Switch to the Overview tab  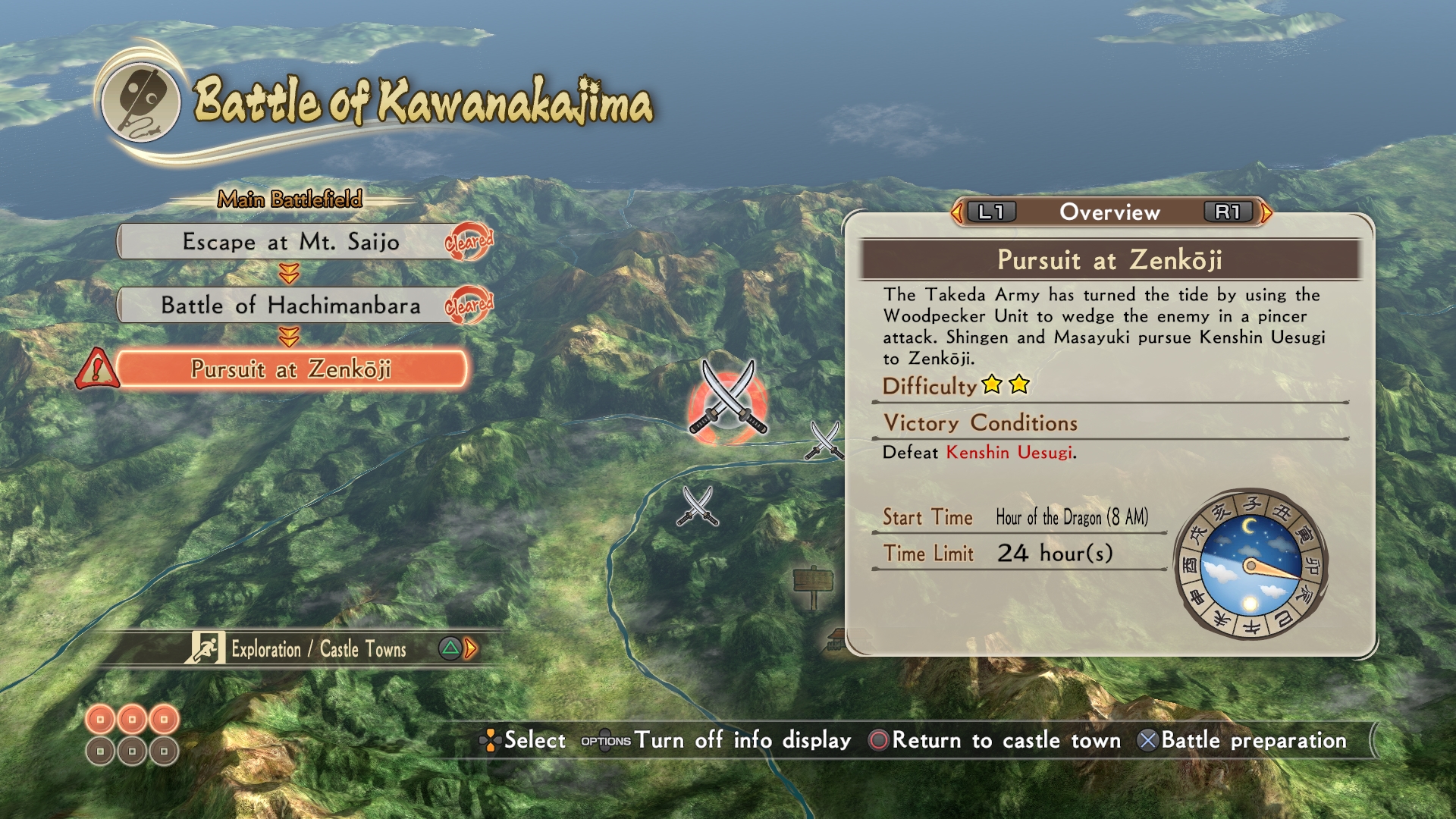coord(1109,212)
